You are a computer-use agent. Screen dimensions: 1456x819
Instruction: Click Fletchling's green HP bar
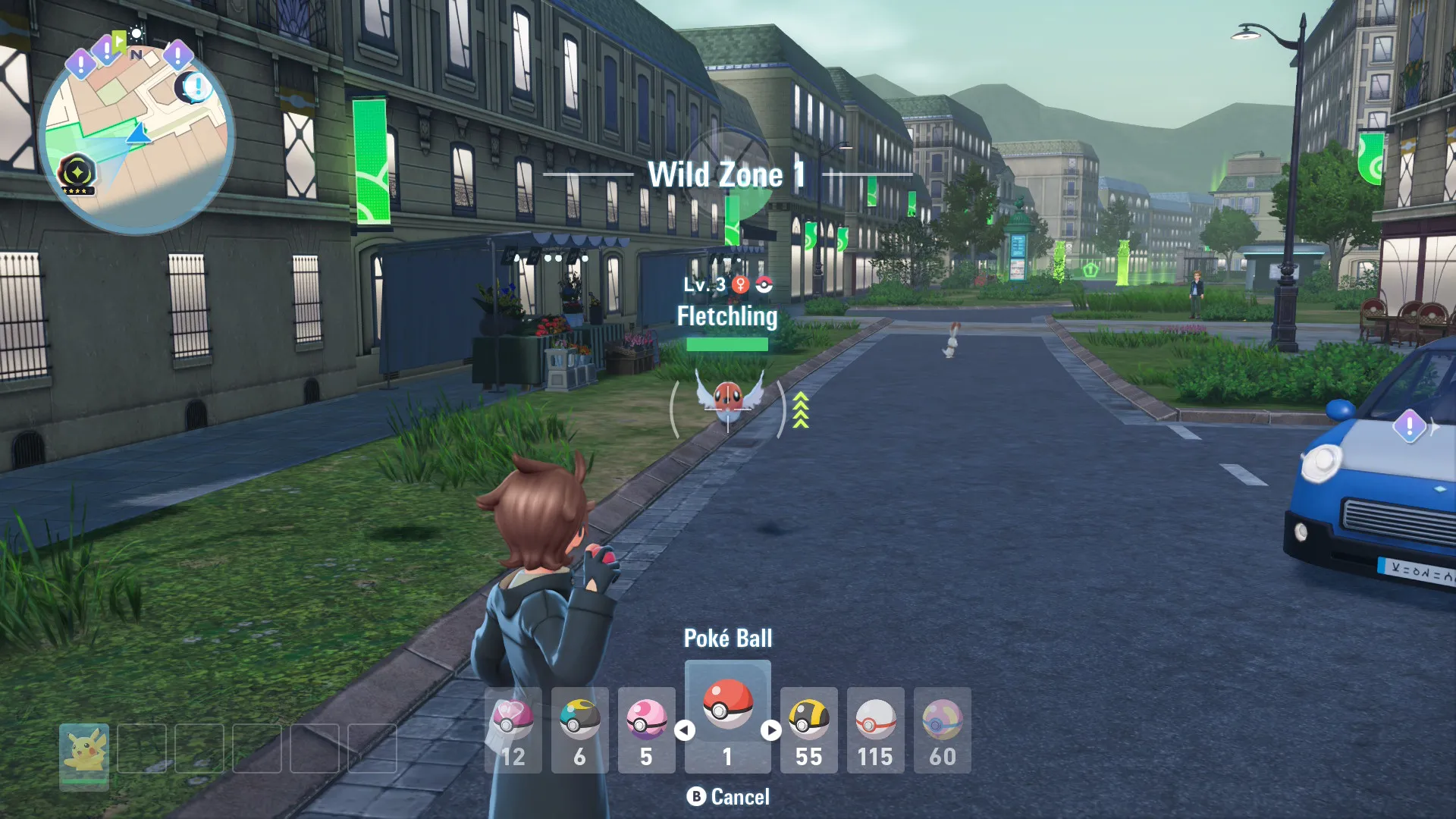726,344
